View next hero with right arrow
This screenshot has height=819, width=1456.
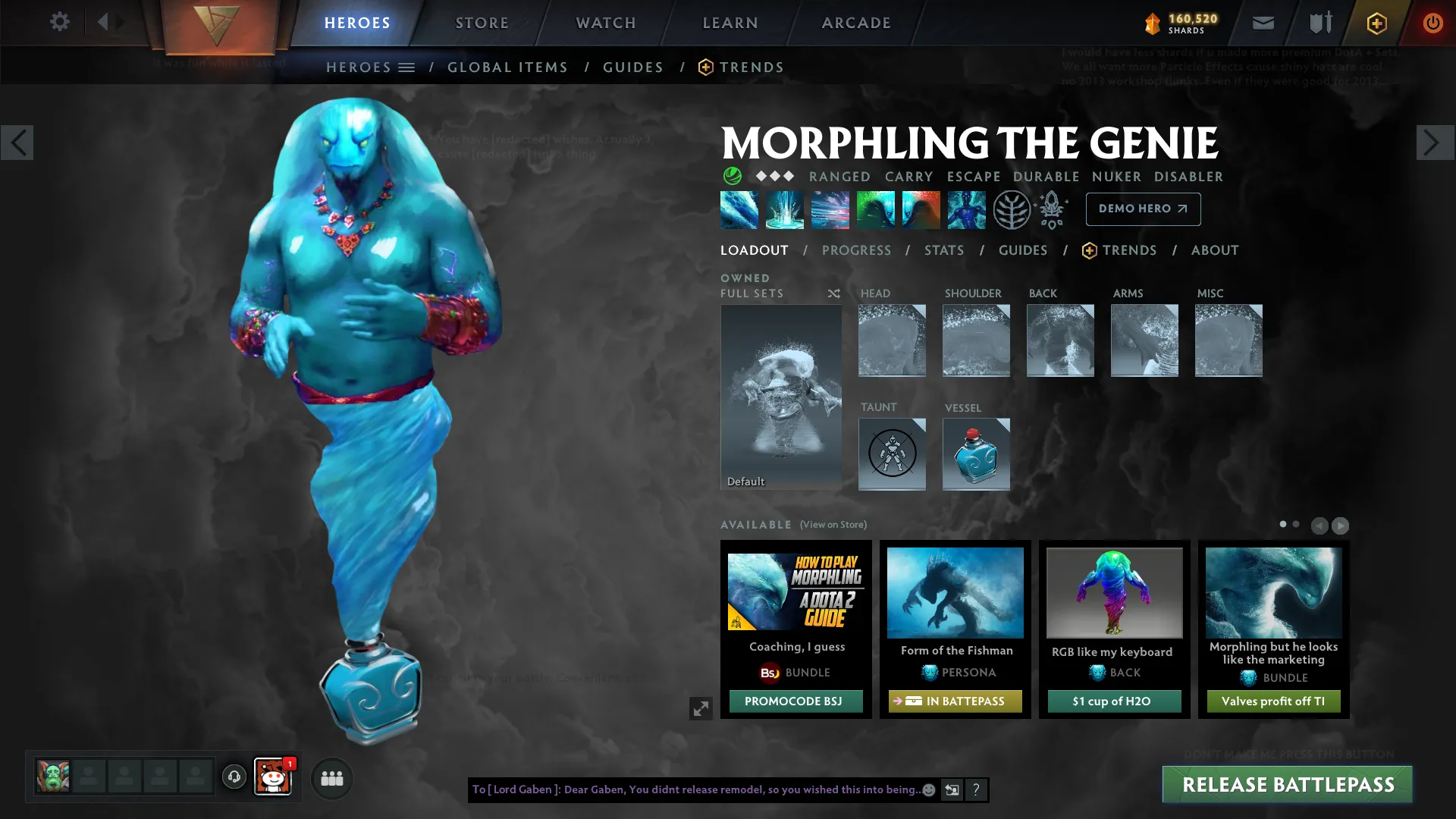1435,143
